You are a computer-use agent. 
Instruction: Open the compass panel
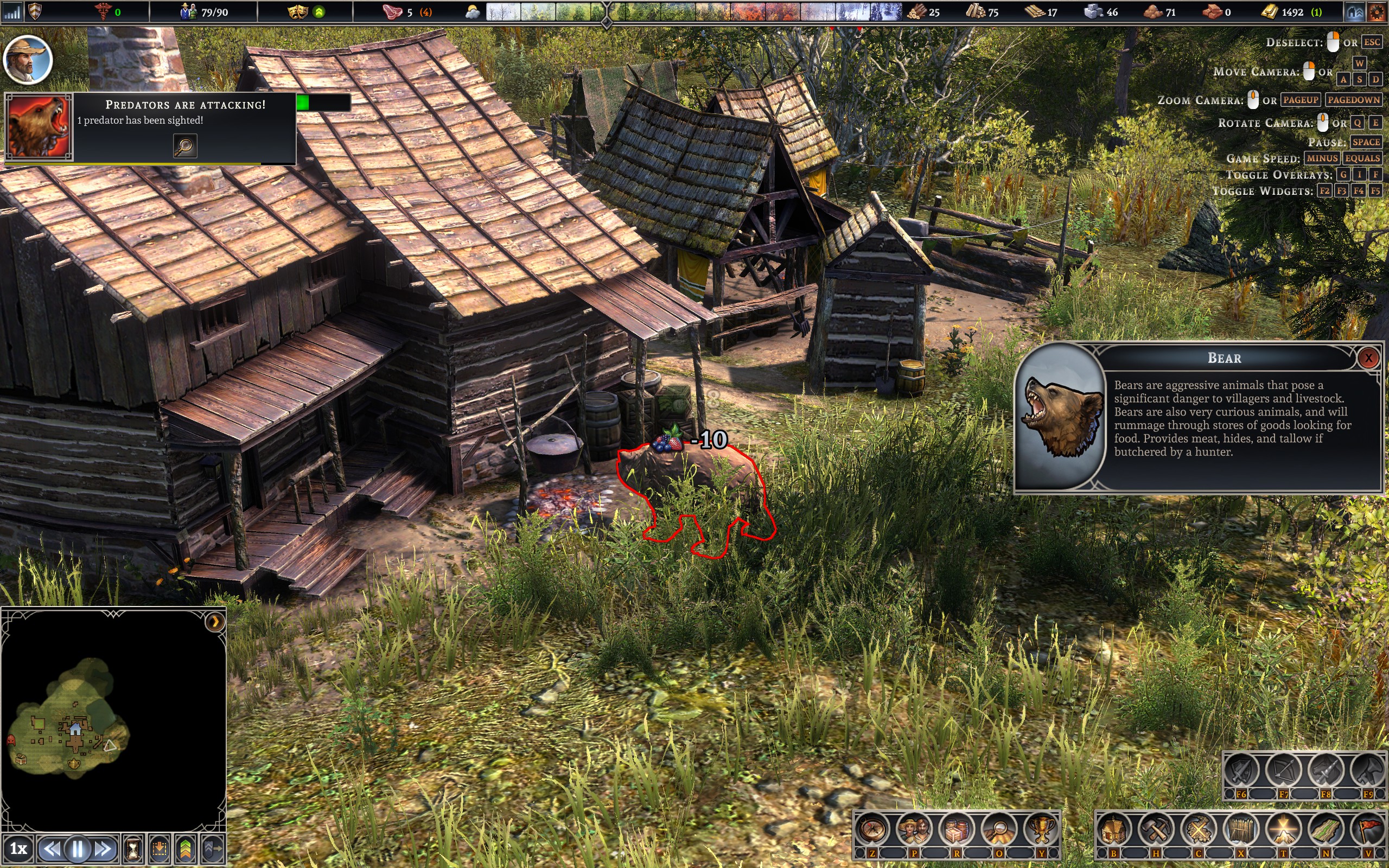pos(872,829)
